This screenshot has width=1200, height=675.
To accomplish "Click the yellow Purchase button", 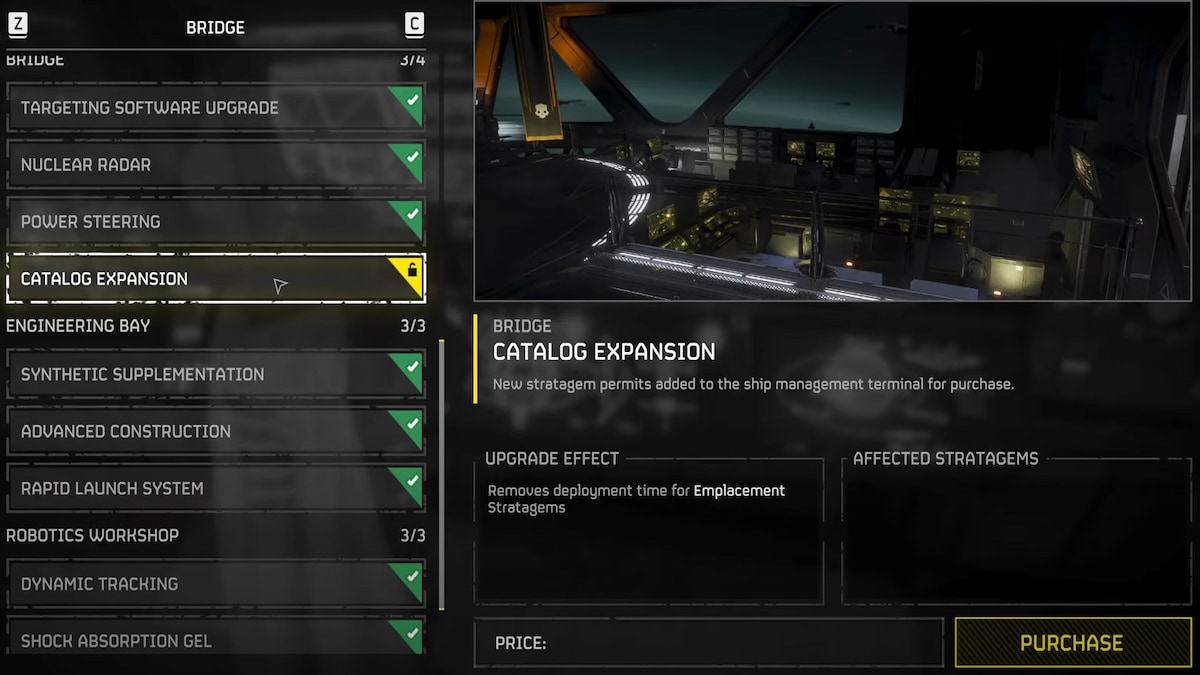I will 1071,643.
